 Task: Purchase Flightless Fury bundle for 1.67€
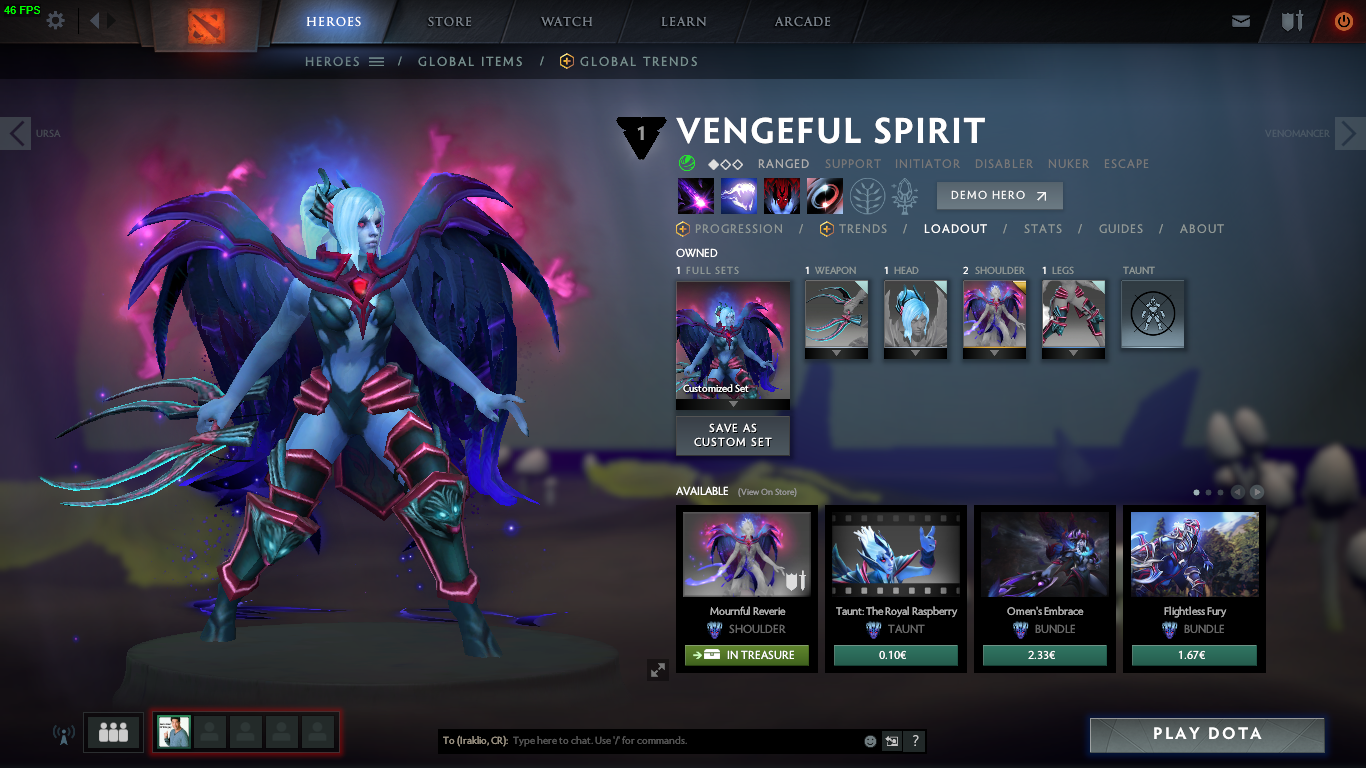(x=1194, y=655)
